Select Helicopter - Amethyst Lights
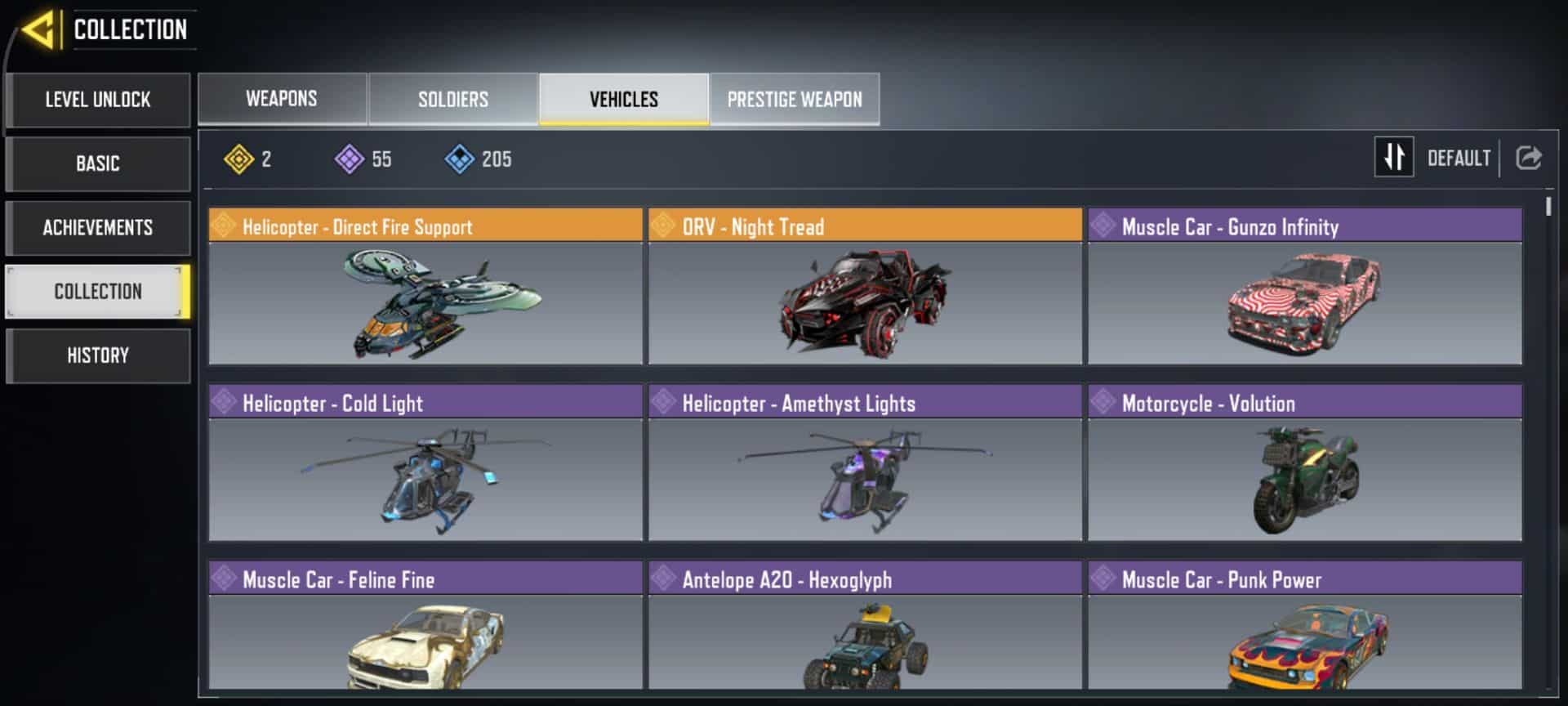The width and height of the screenshot is (1568, 706). (865, 462)
